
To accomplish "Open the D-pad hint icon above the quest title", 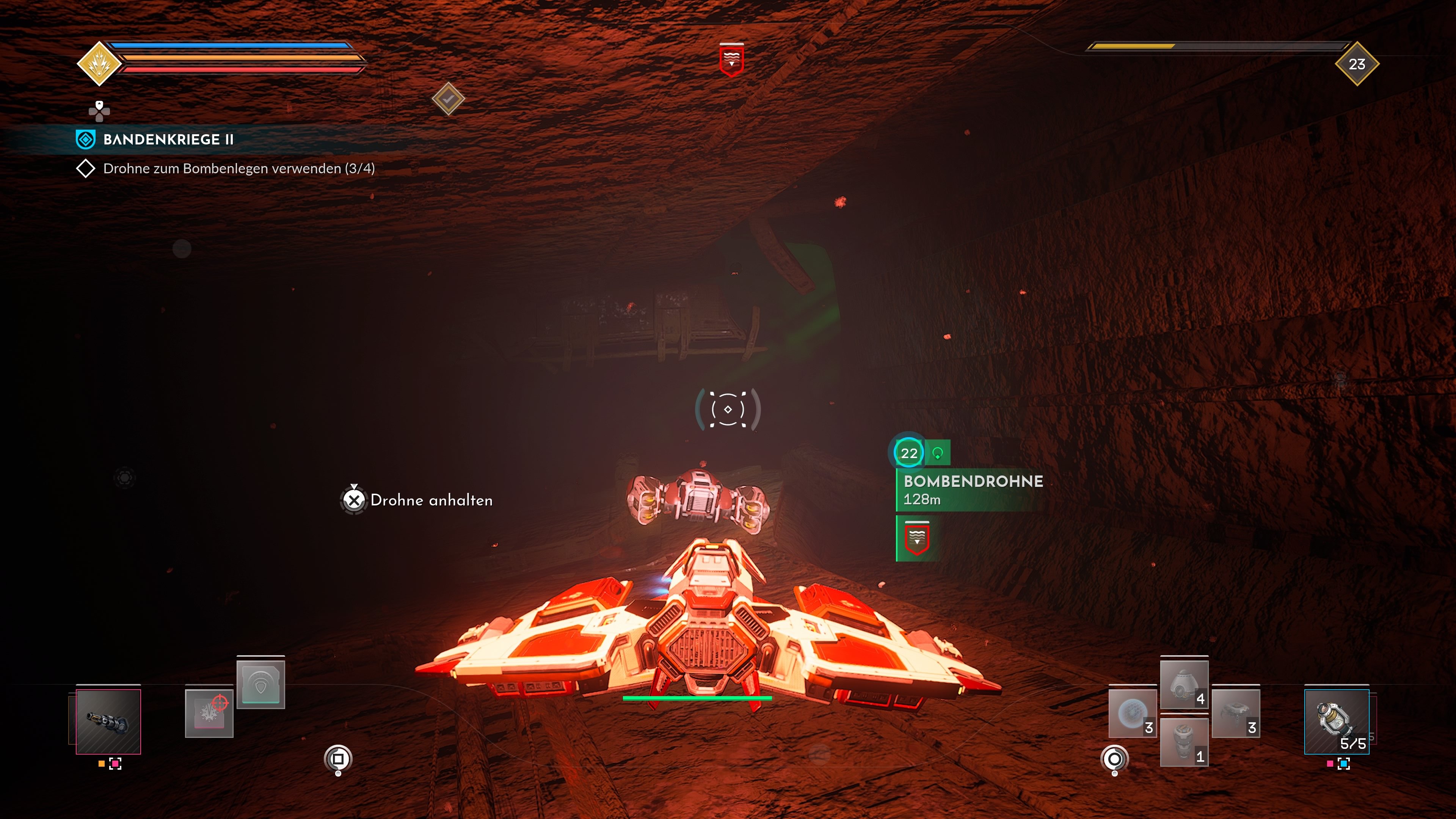I will [x=99, y=111].
